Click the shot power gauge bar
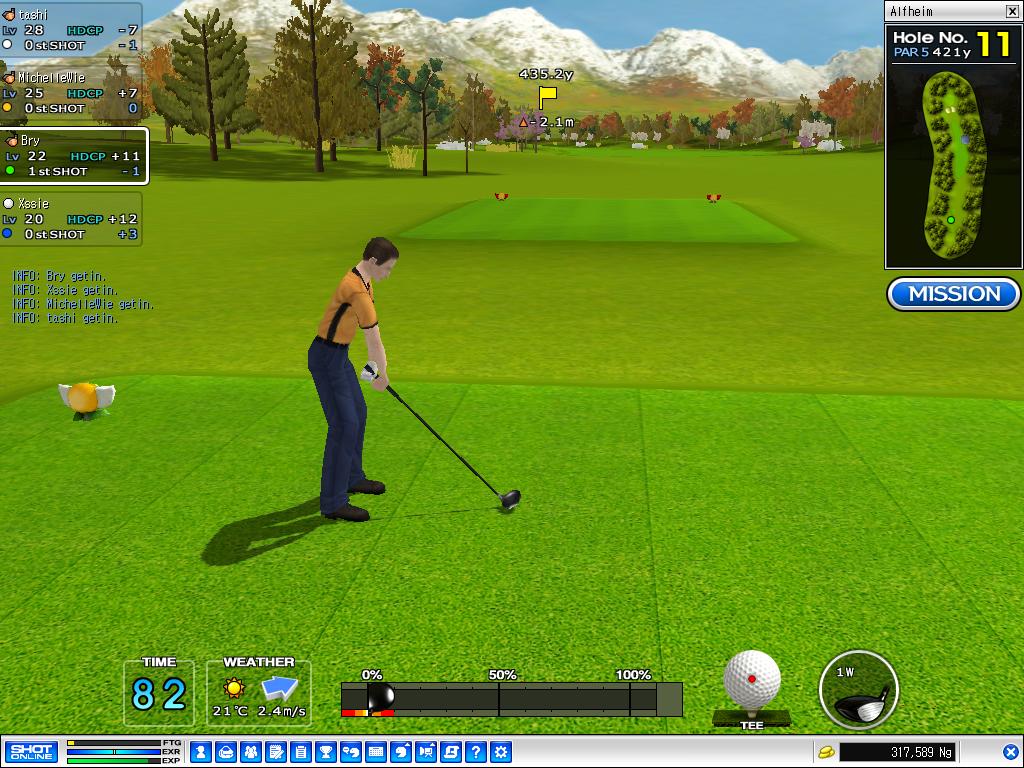The image size is (1024, 768). (x=511, y=699)
